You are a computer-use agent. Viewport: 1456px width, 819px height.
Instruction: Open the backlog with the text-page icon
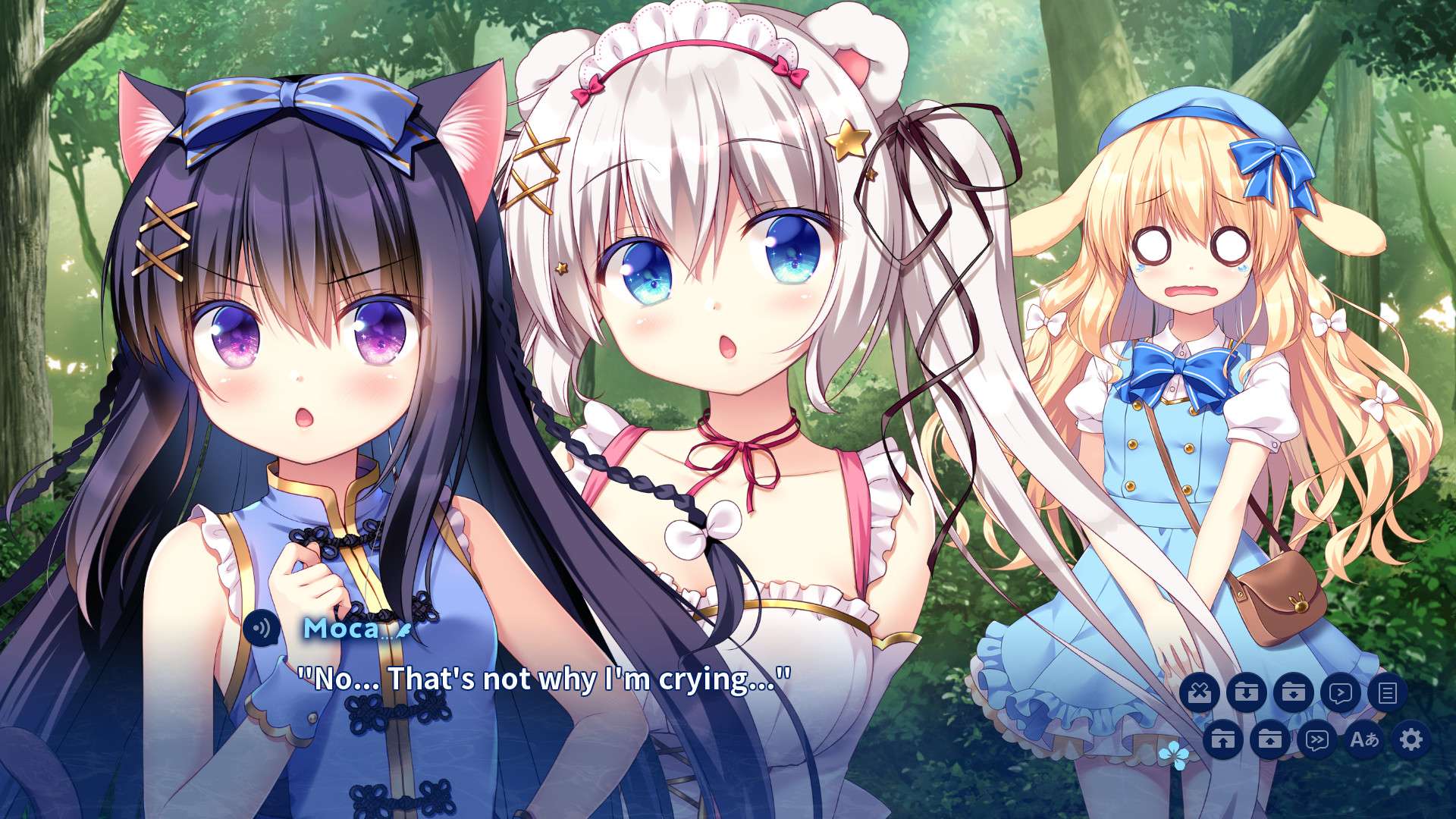1387,692
